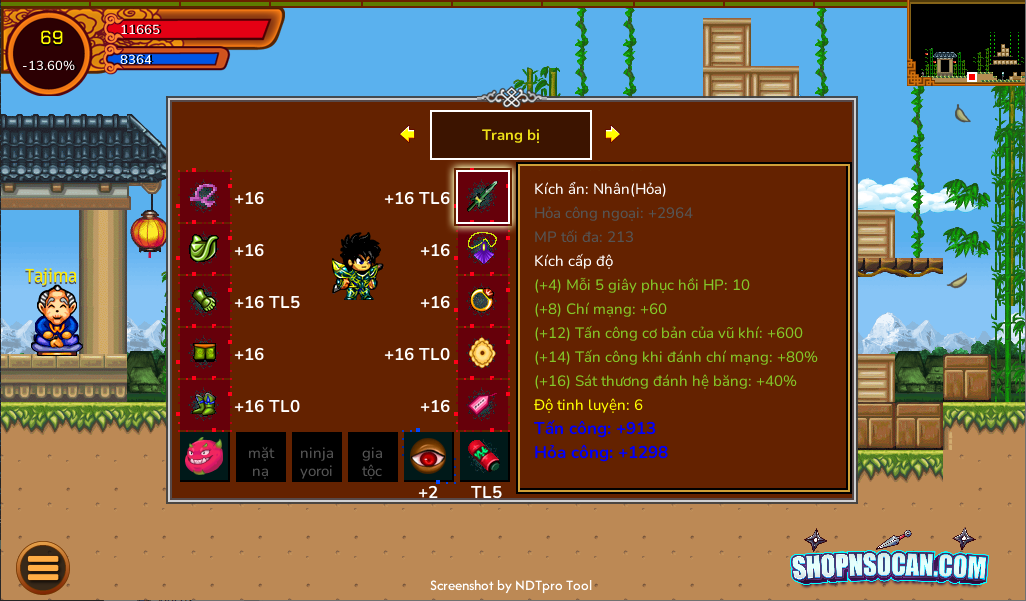
Task: Go to the next tab with the right arrow
Action: 613,134
